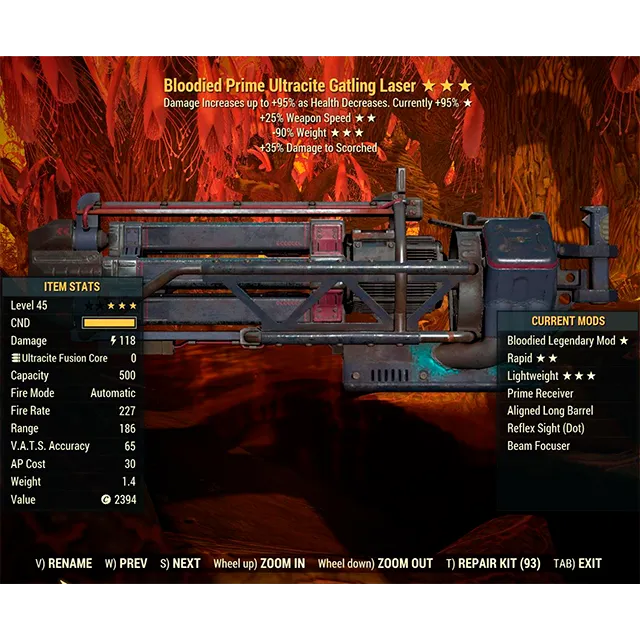Viewport: 640px width, 640px height.
Task: Choose ZOOM OUT on the inspect view
Action: pyautogui.click(x=375, y=564)
